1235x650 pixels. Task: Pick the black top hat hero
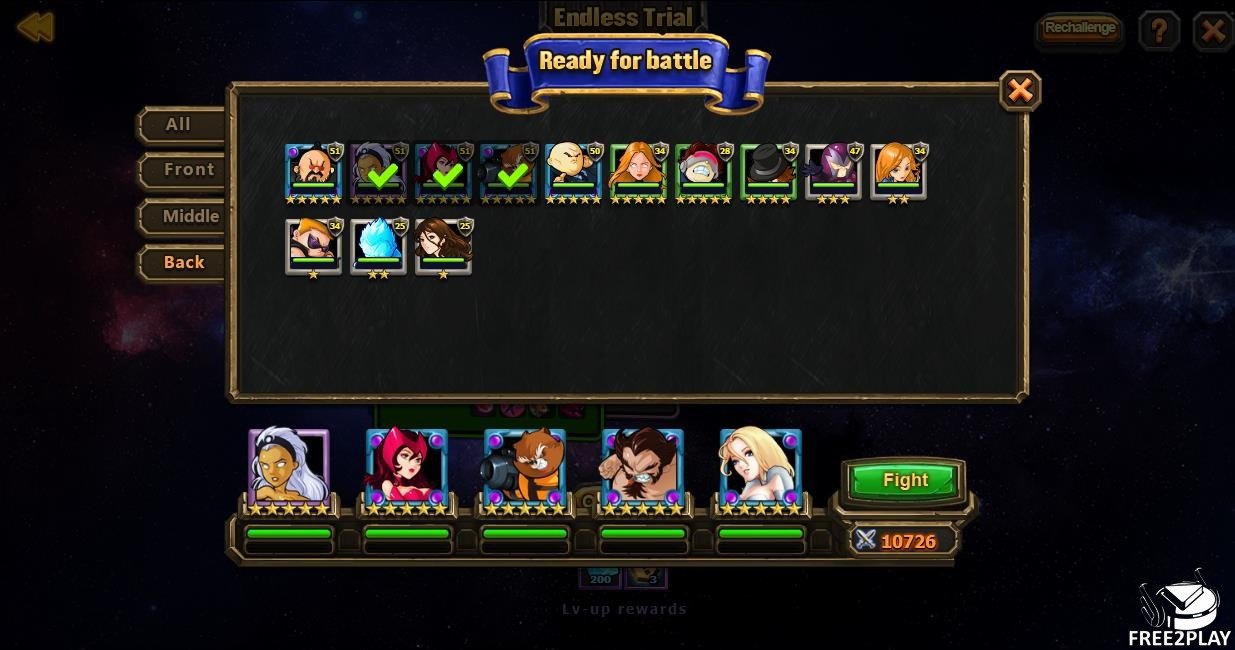click(x=768, y=171)
